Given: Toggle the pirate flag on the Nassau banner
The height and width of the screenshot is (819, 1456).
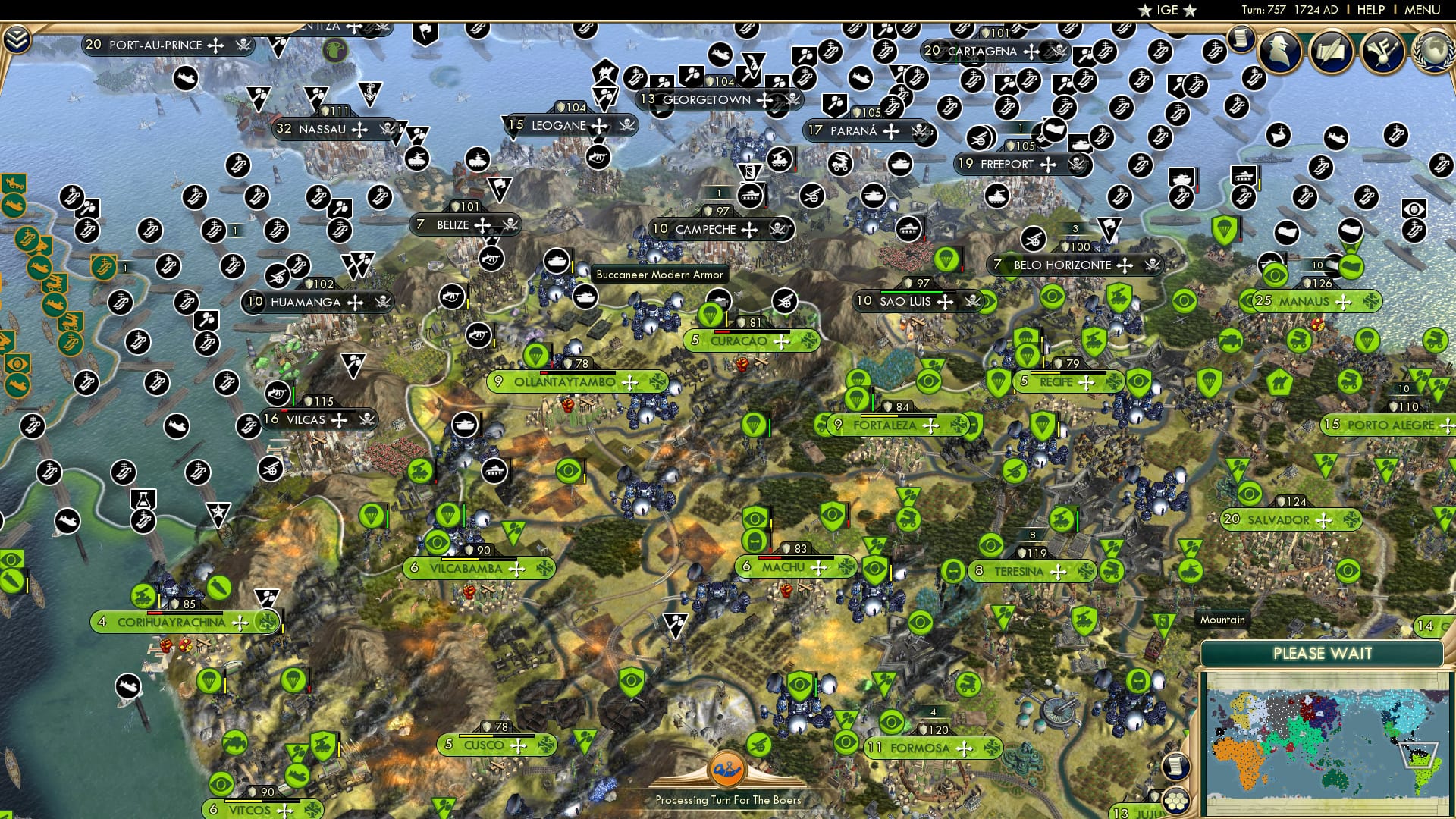Looking at the screenshot, I should (389, 129).
